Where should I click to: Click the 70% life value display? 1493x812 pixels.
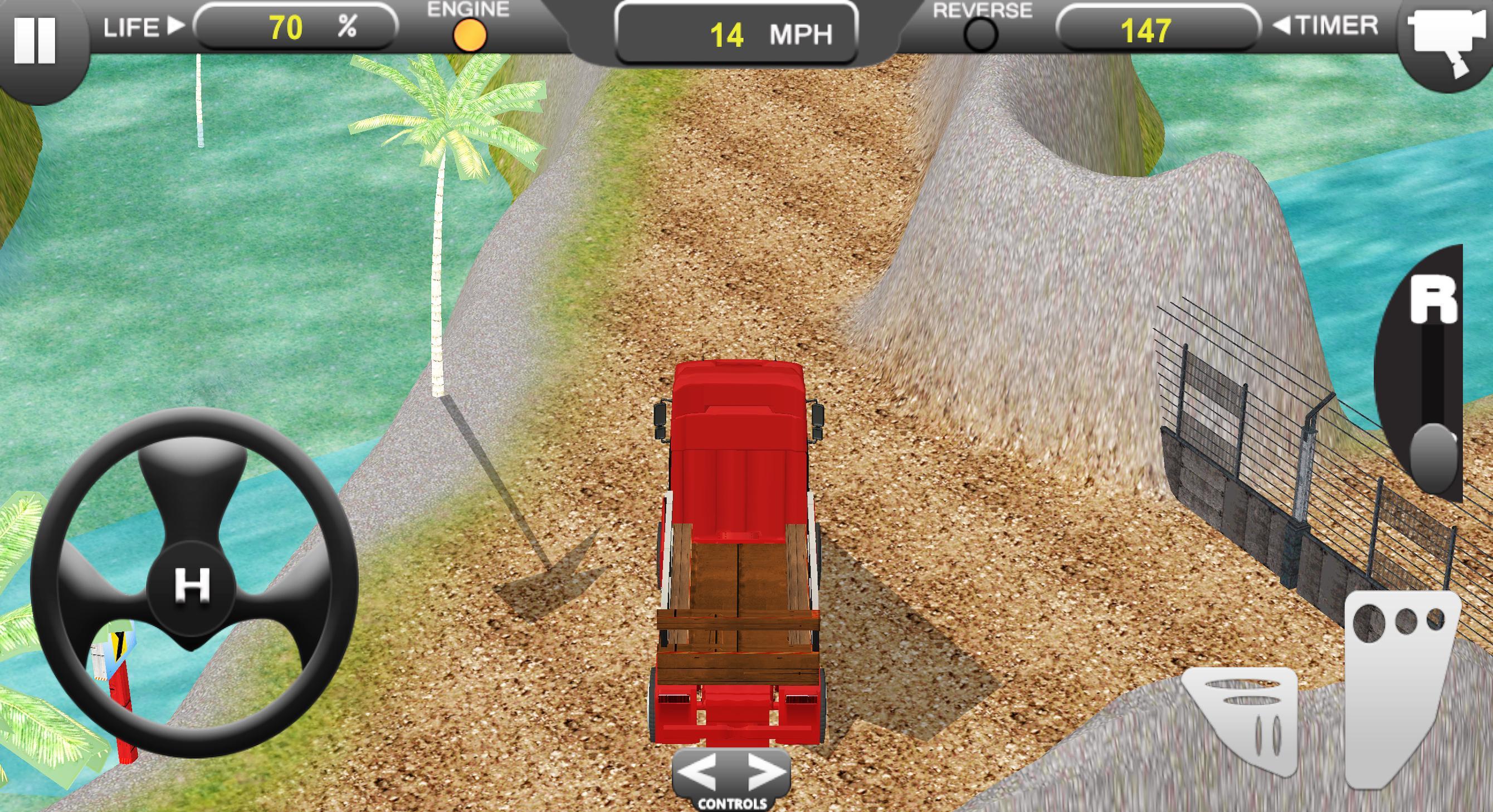pos(296,27)
